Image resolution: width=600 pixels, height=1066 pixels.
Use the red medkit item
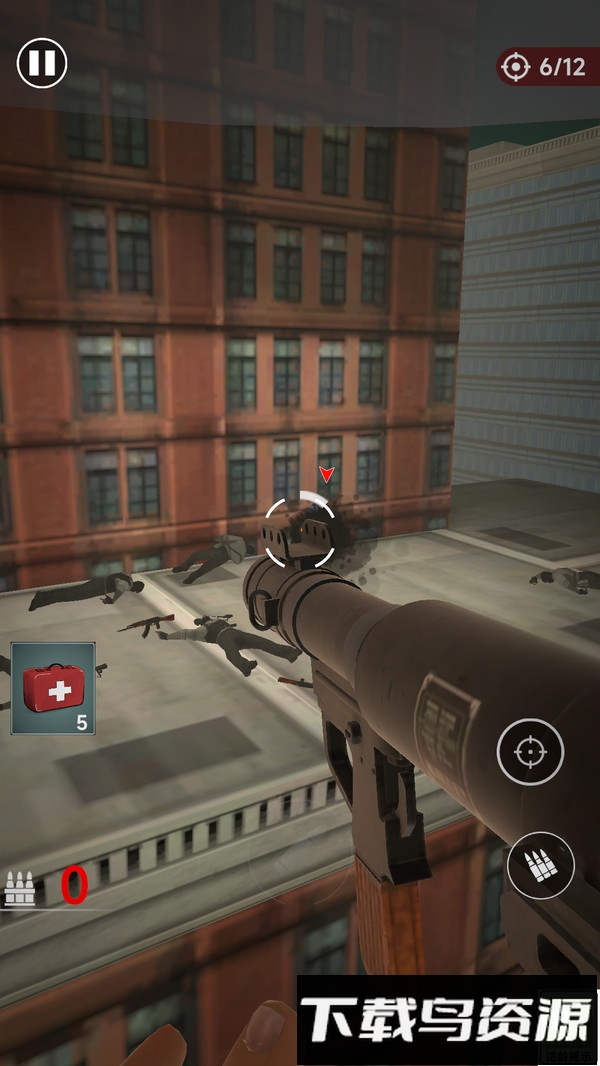[x=53, y=688]
